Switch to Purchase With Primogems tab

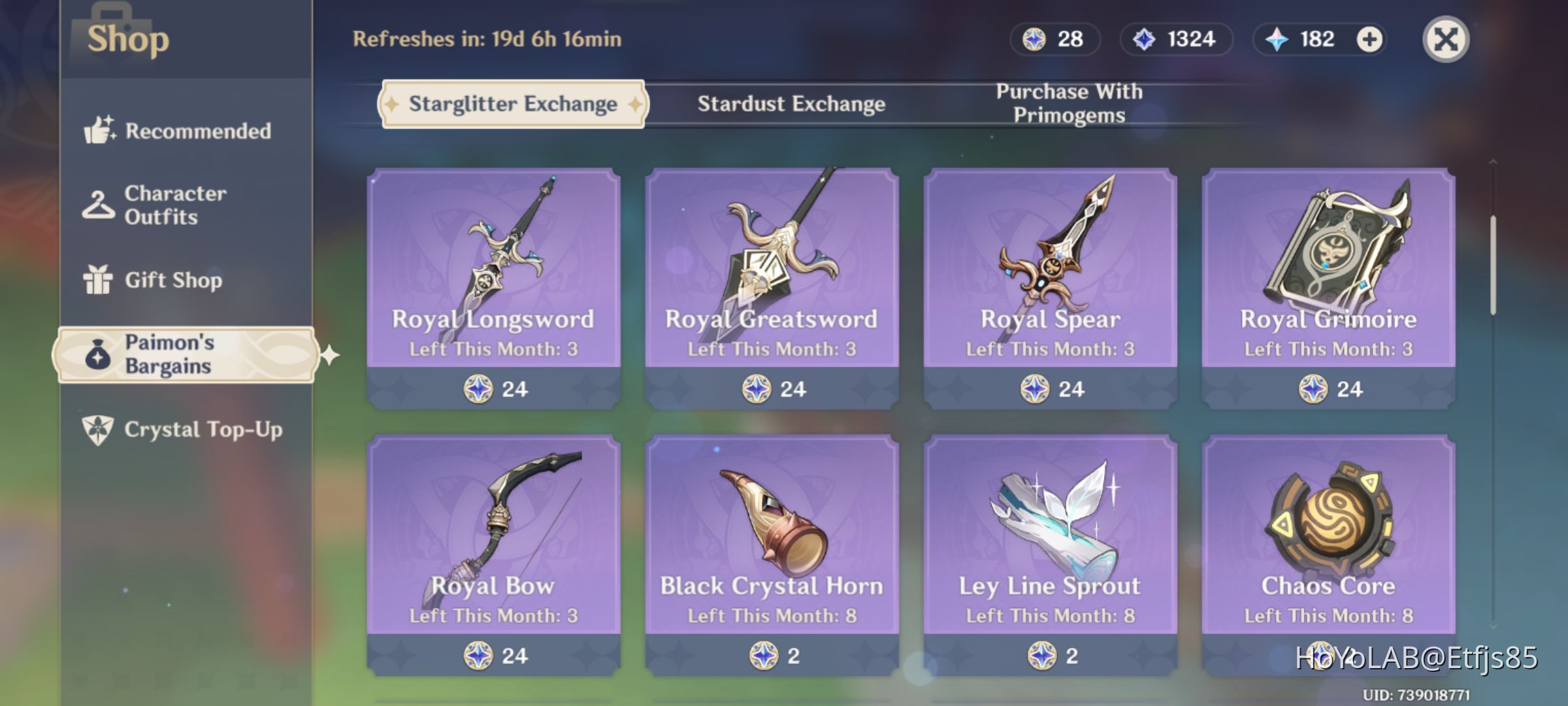click(1068, 102)
